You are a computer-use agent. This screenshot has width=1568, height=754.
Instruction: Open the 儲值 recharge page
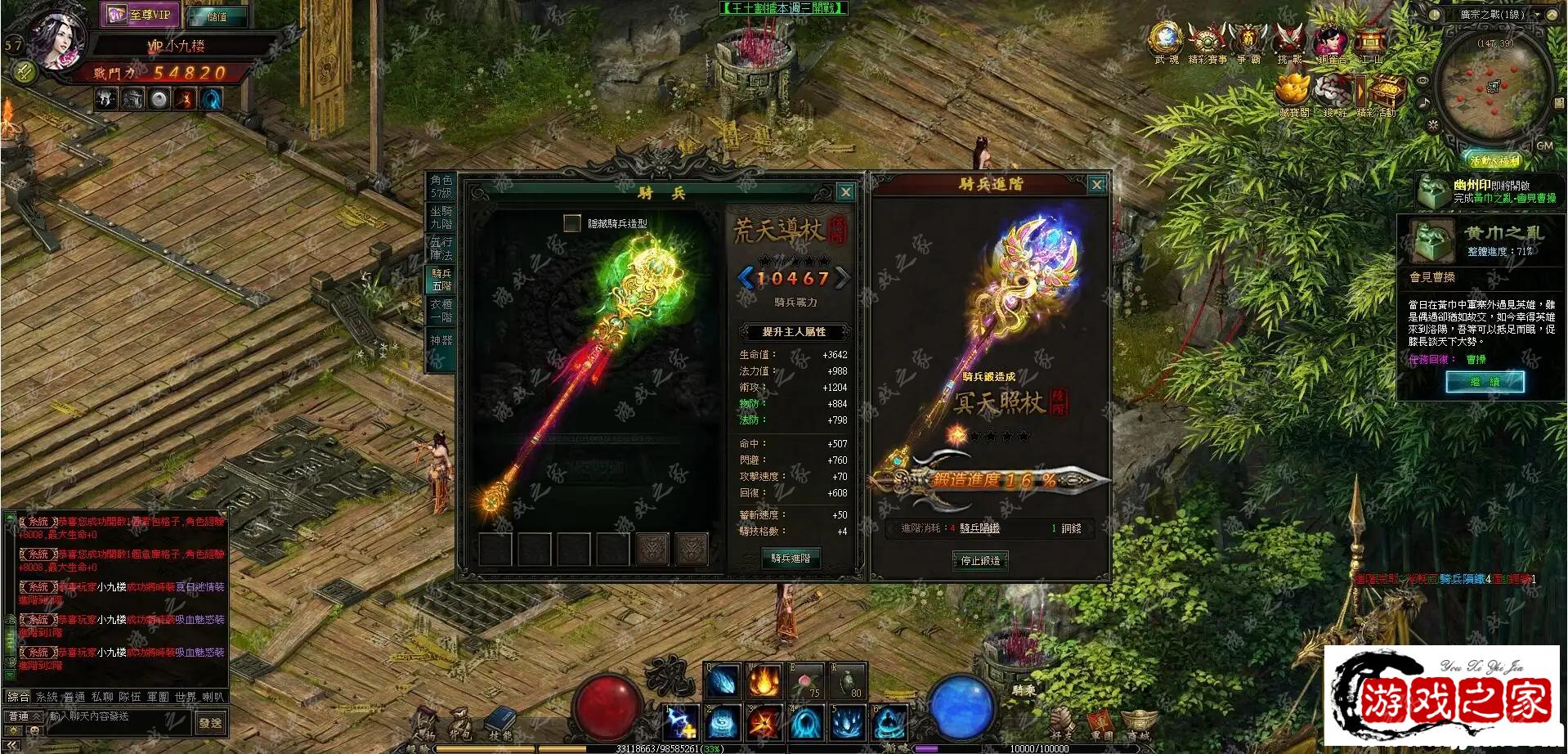(x=217, y=16)
